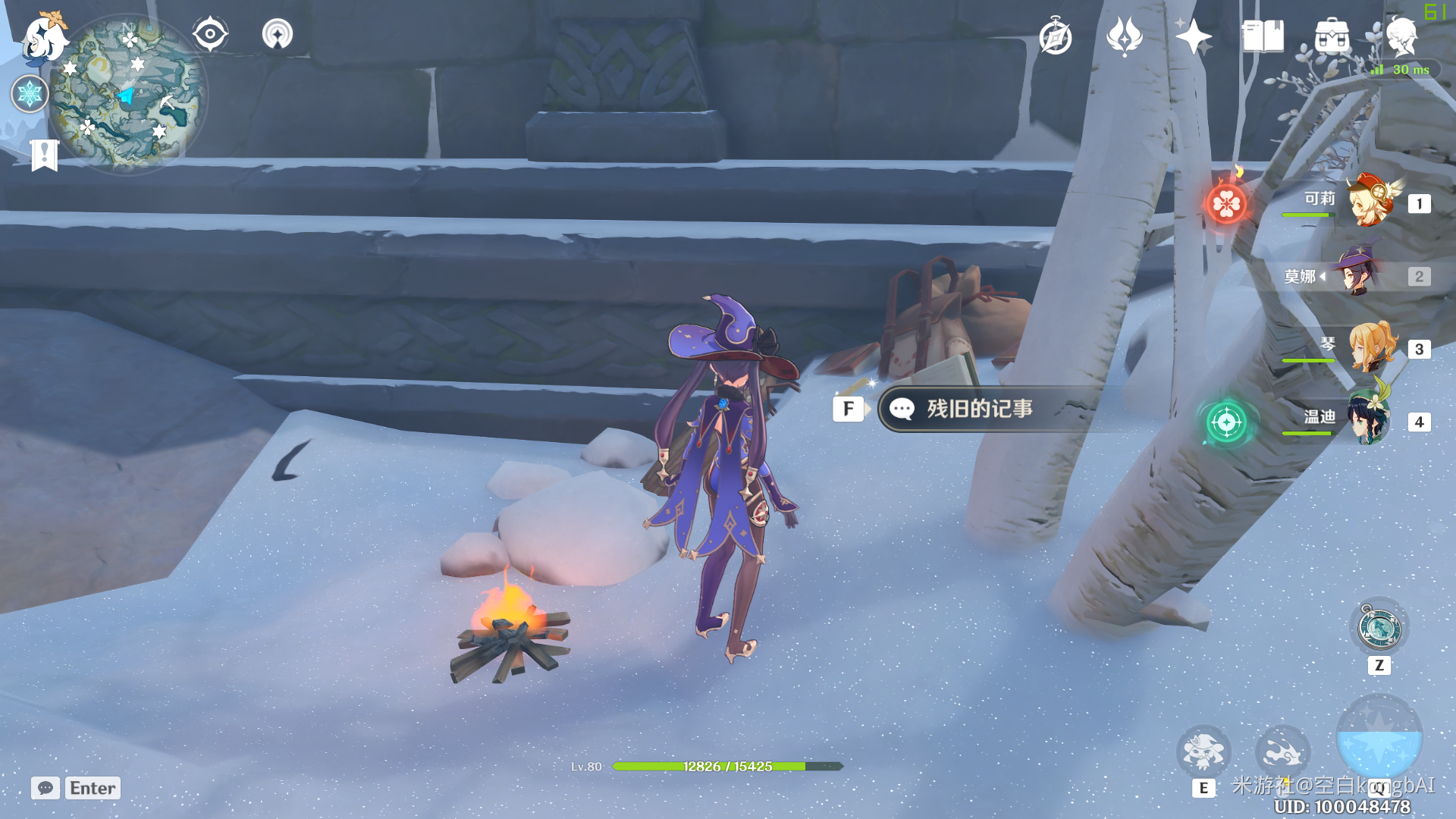
Task: Open the circular minimap
Action: pos(127,95)
